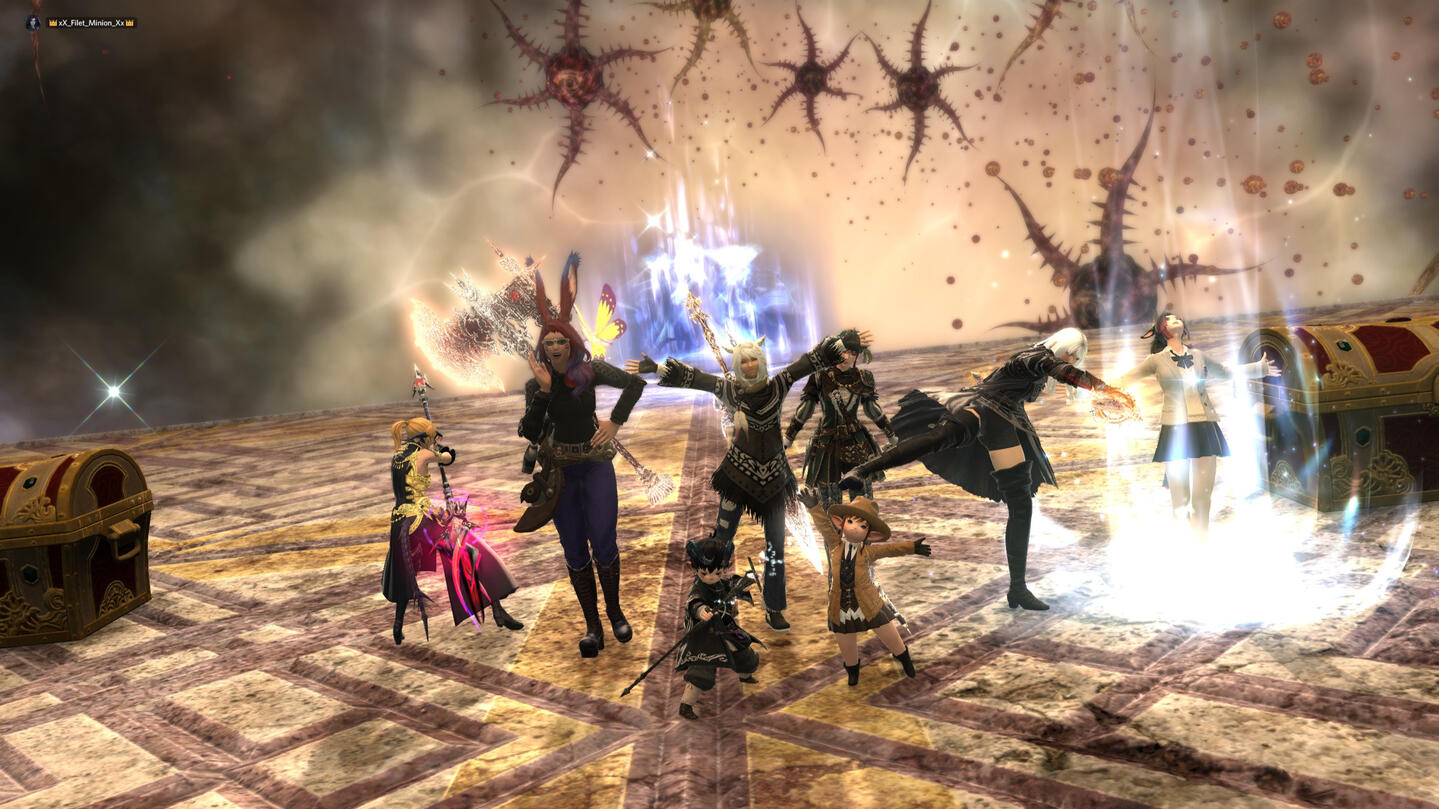Open the xX_Filet_Minion_Xx profile name tag
Image resolution: width=1439 pixels, height=809 pixels.
coord(91,22)
